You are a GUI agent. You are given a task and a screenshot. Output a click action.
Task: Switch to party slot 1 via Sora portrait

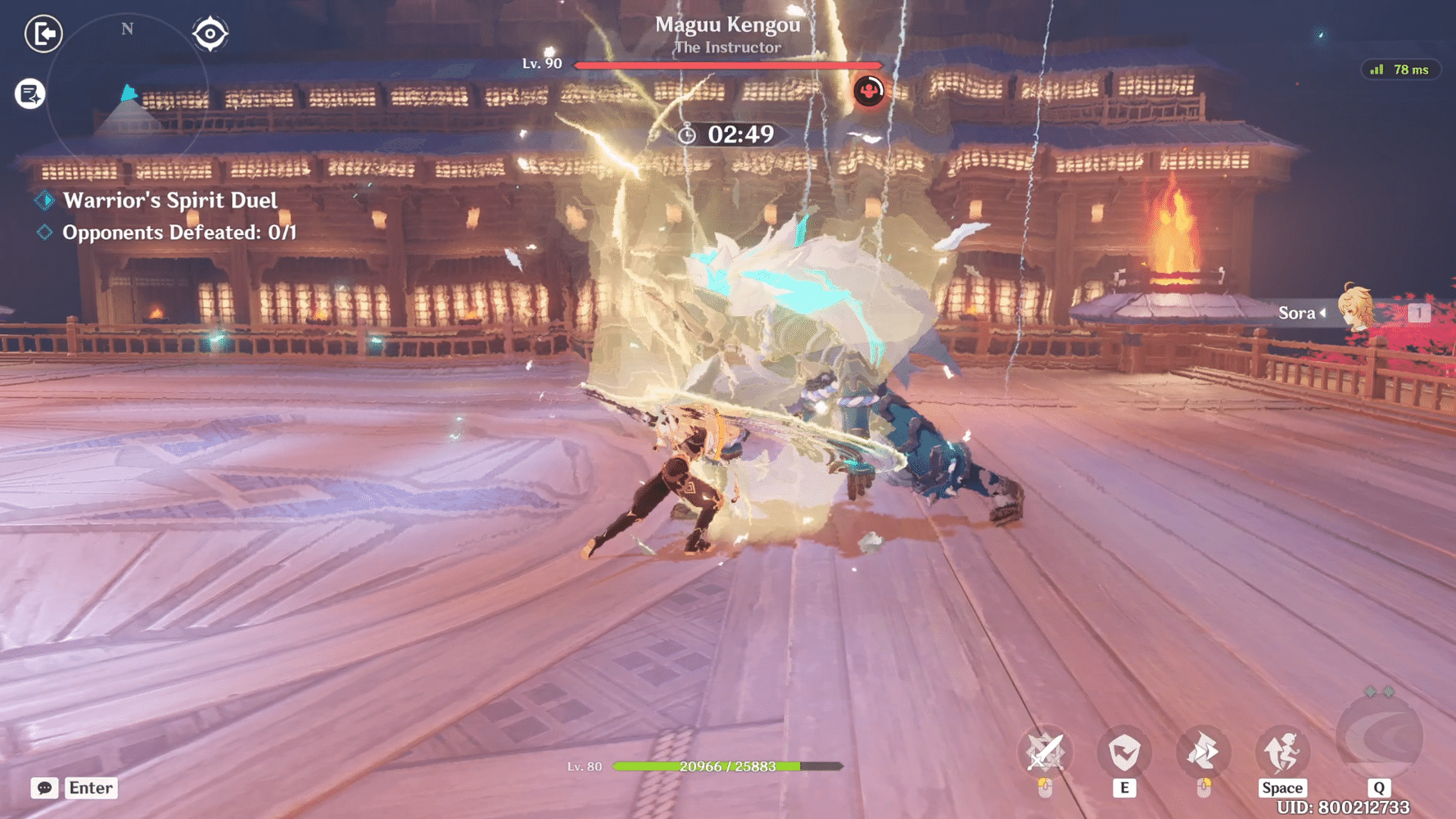click(x=1420, y=312)
